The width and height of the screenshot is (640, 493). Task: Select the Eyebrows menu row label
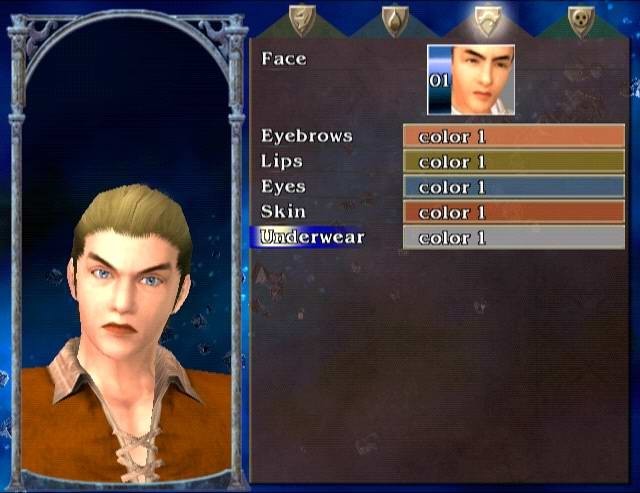[306, 135]
